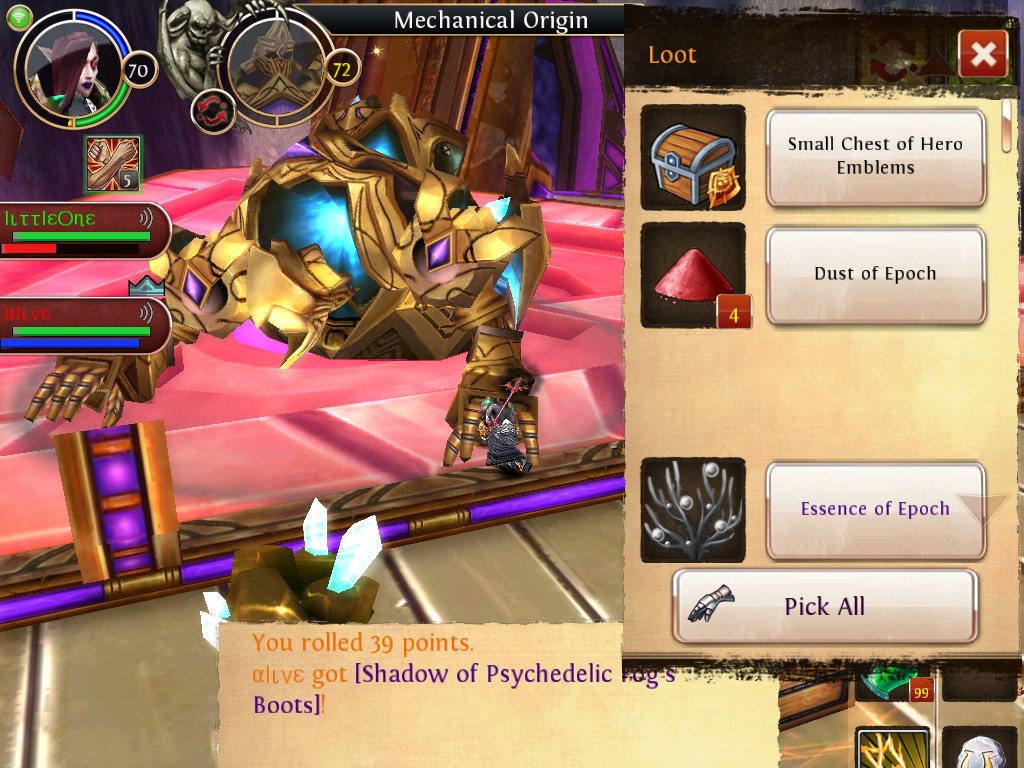Screen dimensions: 1024x768
Task: Select the second party member frame
Action: point(82,326)
